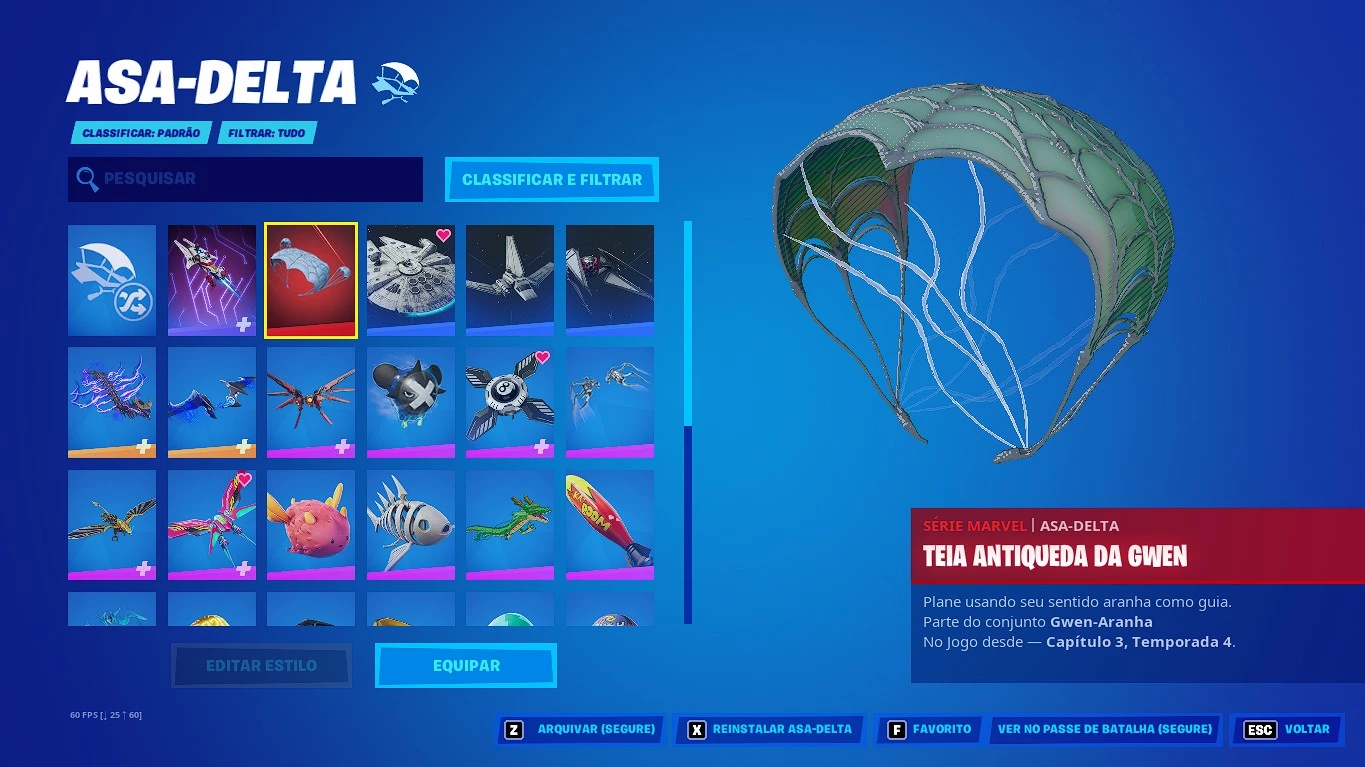Select the spider-web glider in the yellow frame
Viewport: 1365px width, 767px height.
coord(310,280)
